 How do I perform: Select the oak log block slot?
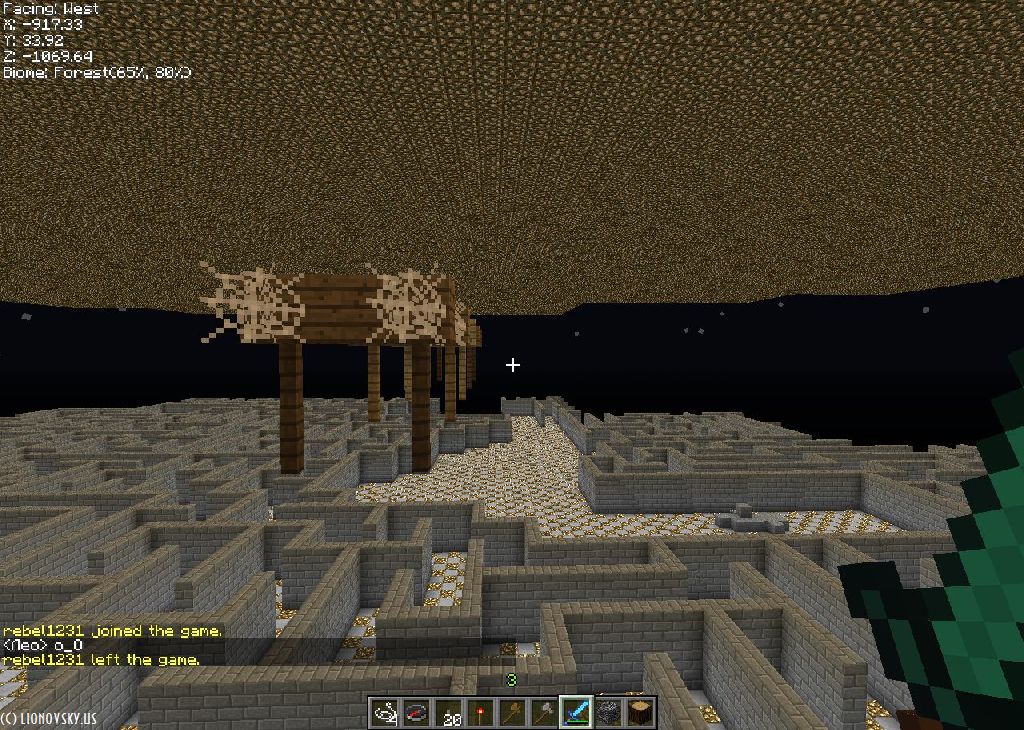tap(640, 713)
